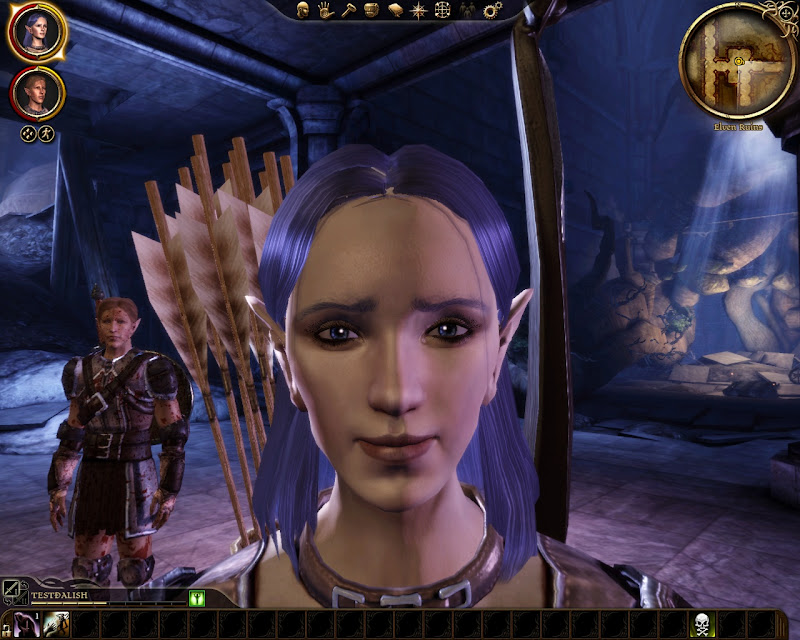Click the four-dots select-all party button
This screenshot has height=640, width=800.
(x=29, y=133)
